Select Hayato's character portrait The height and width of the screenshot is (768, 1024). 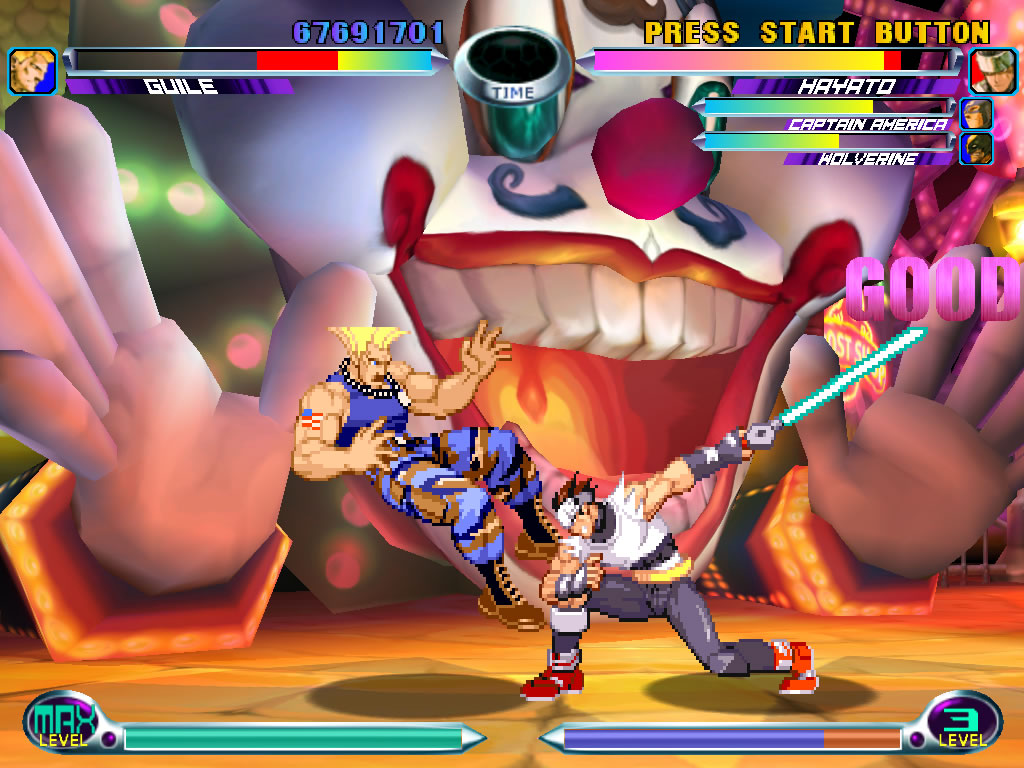pos(992,71)
